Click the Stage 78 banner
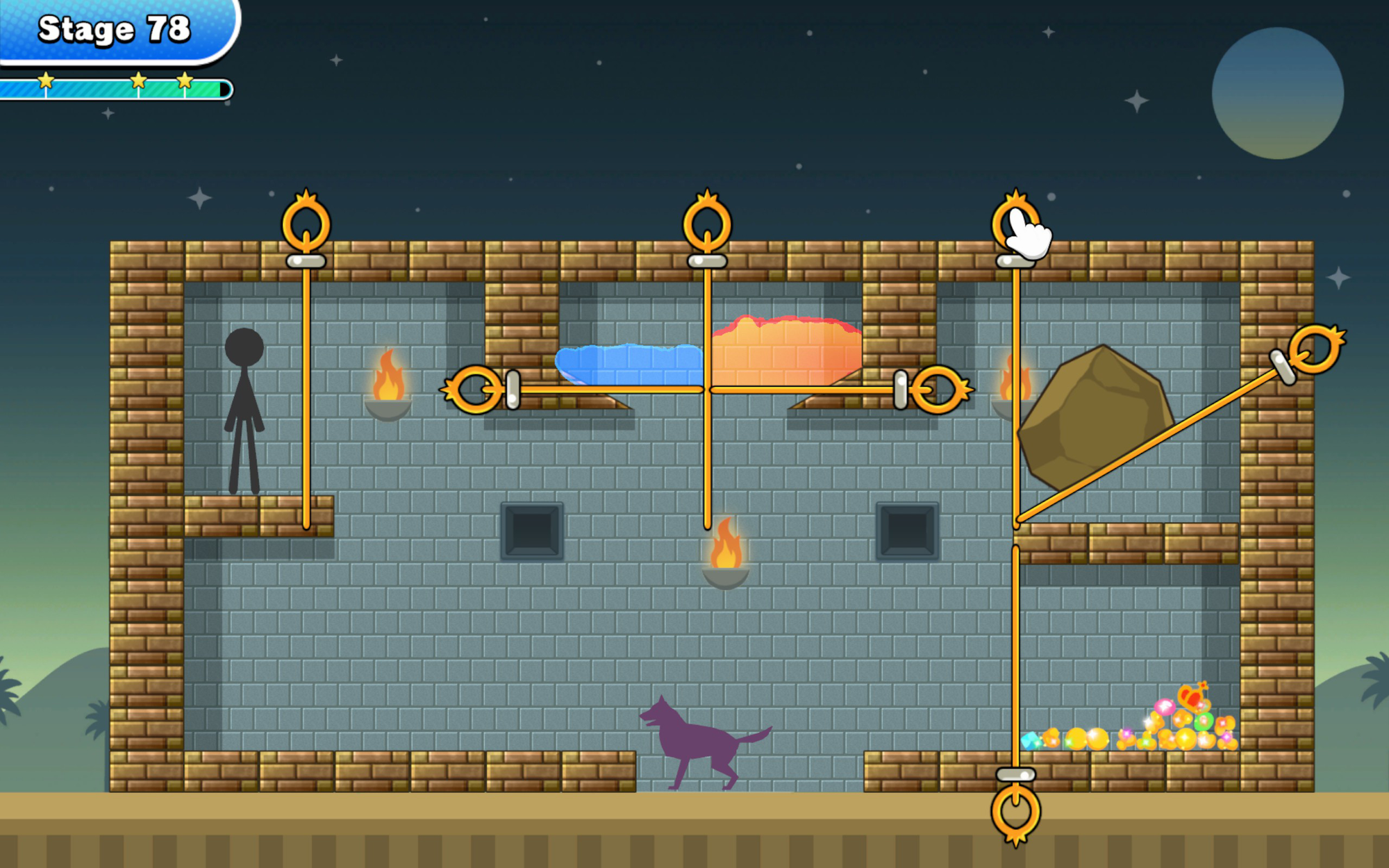This screenshot has width=1389, height=868. pos(115,29)
